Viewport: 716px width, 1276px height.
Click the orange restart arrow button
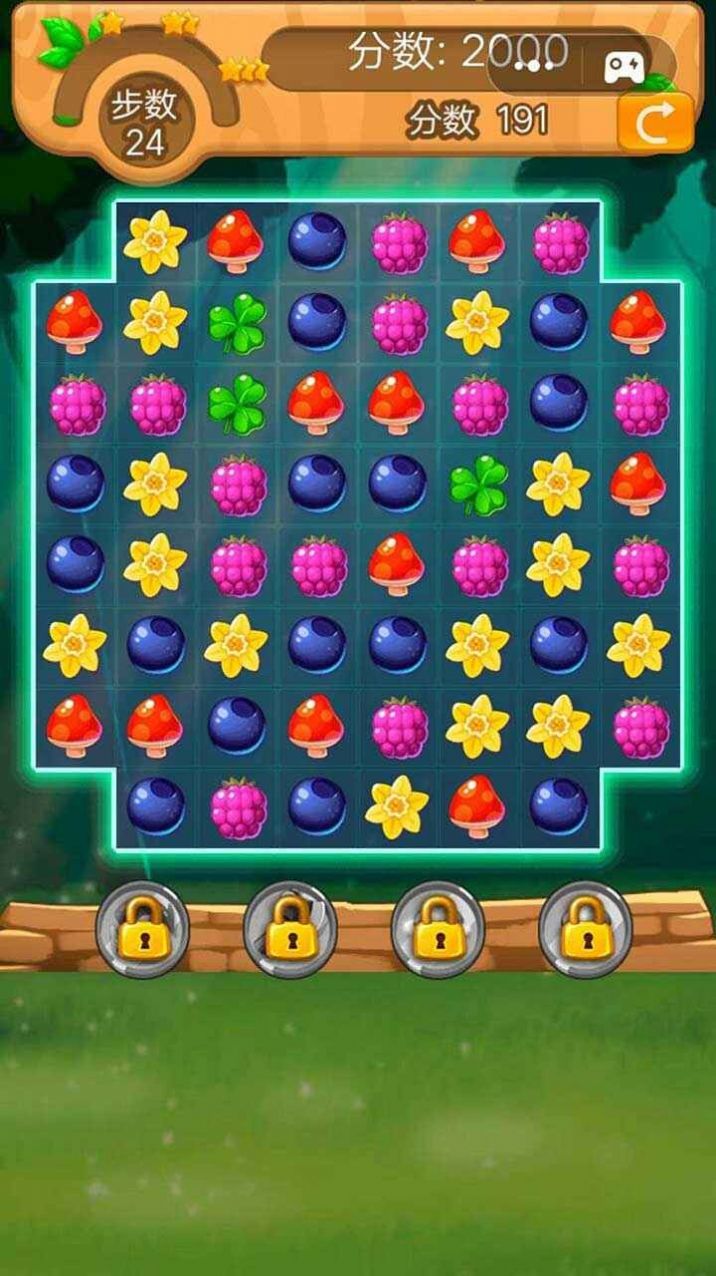655,123
